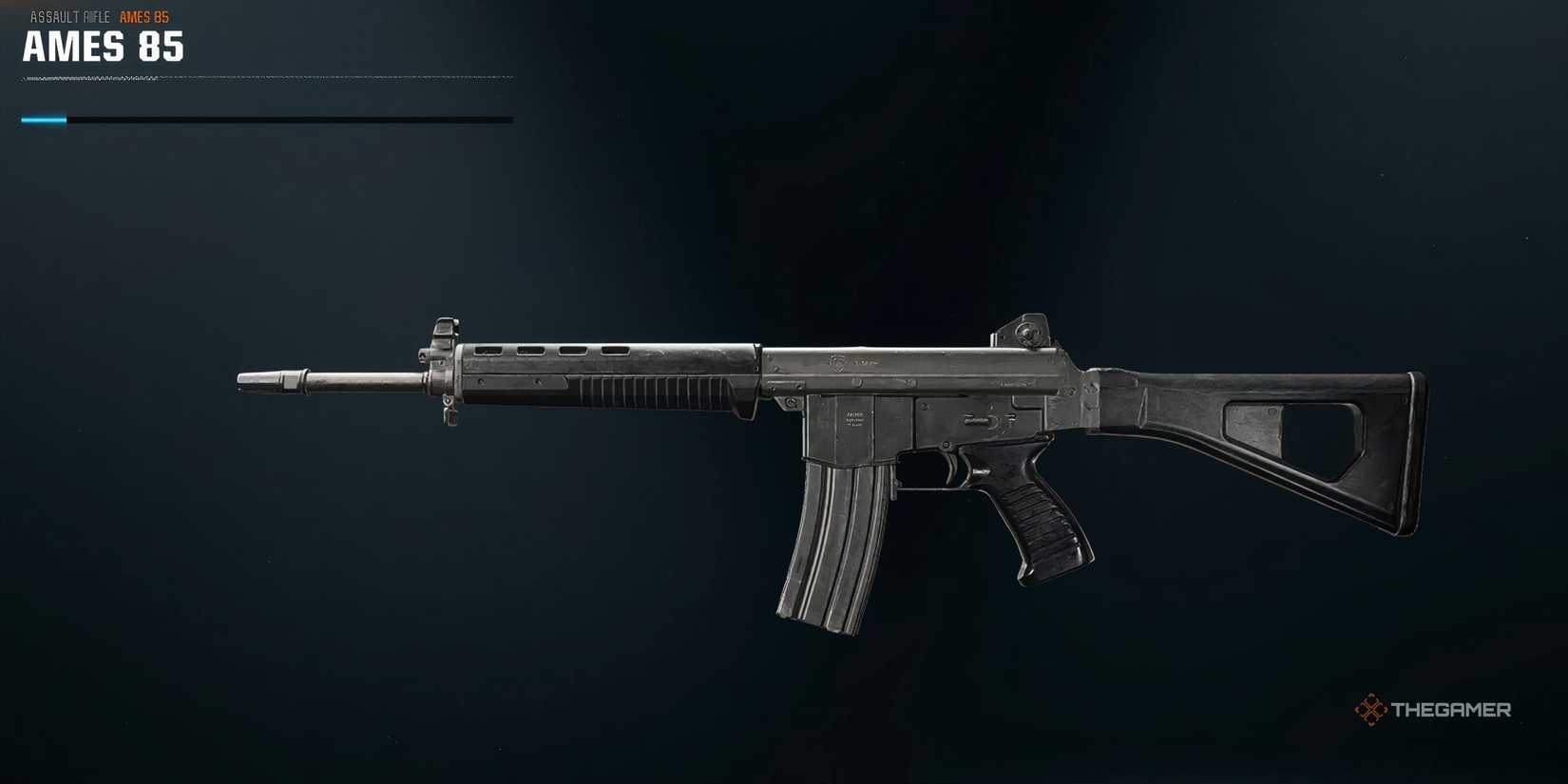Click the orange AMES 85 breadcrumb label
The width and height of the screenshot is (1568, 784).
pos(143,15)
